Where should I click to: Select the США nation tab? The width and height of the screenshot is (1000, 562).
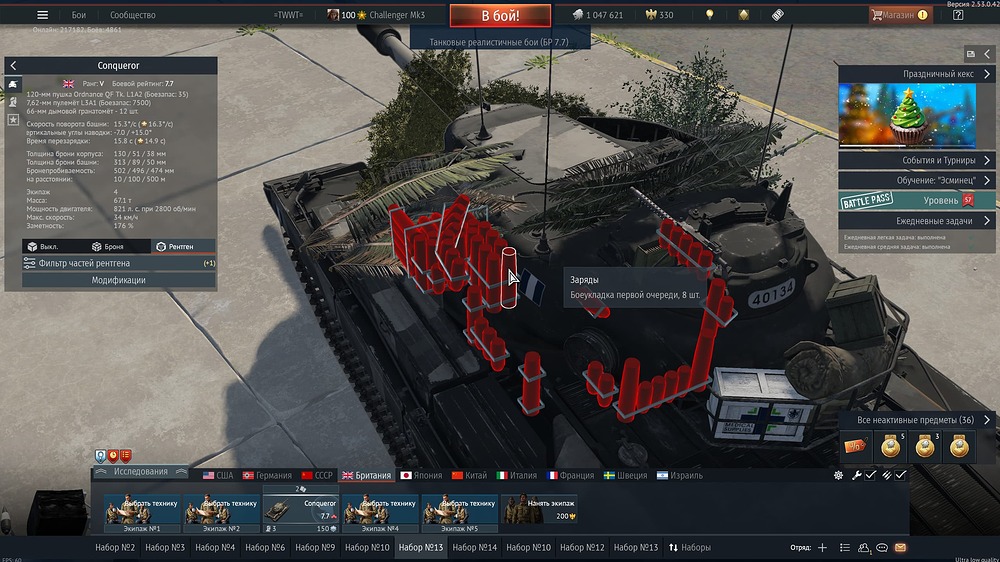coord(217,475)
